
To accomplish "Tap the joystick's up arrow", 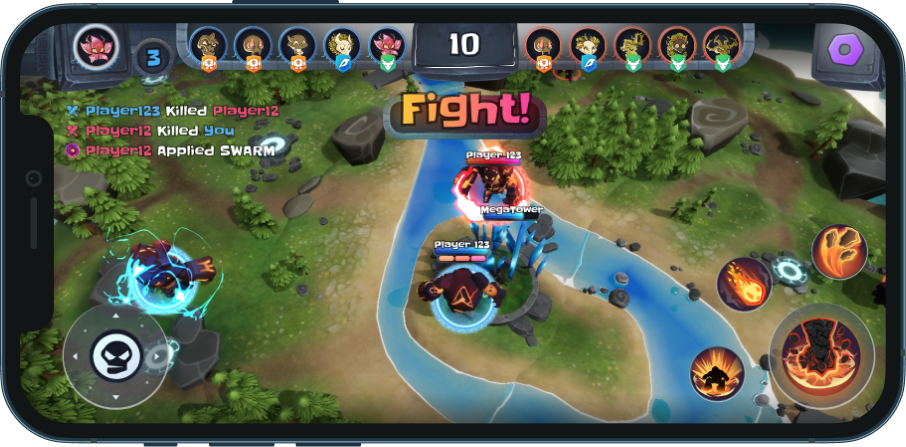I will (115, 316).
